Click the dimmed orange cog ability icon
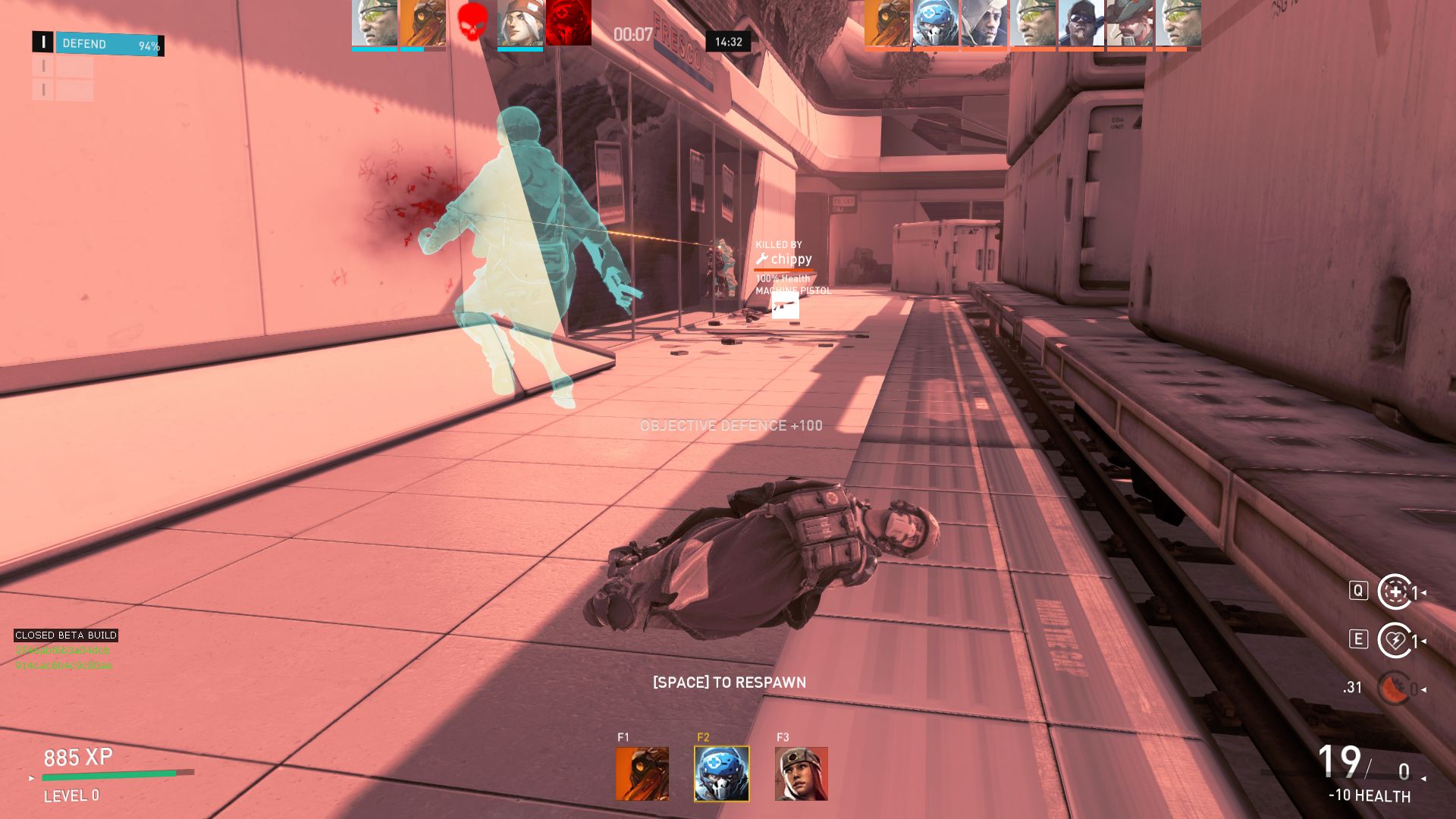The height and width of the screenshot is (819, 1456). (x=1394, y=689)
